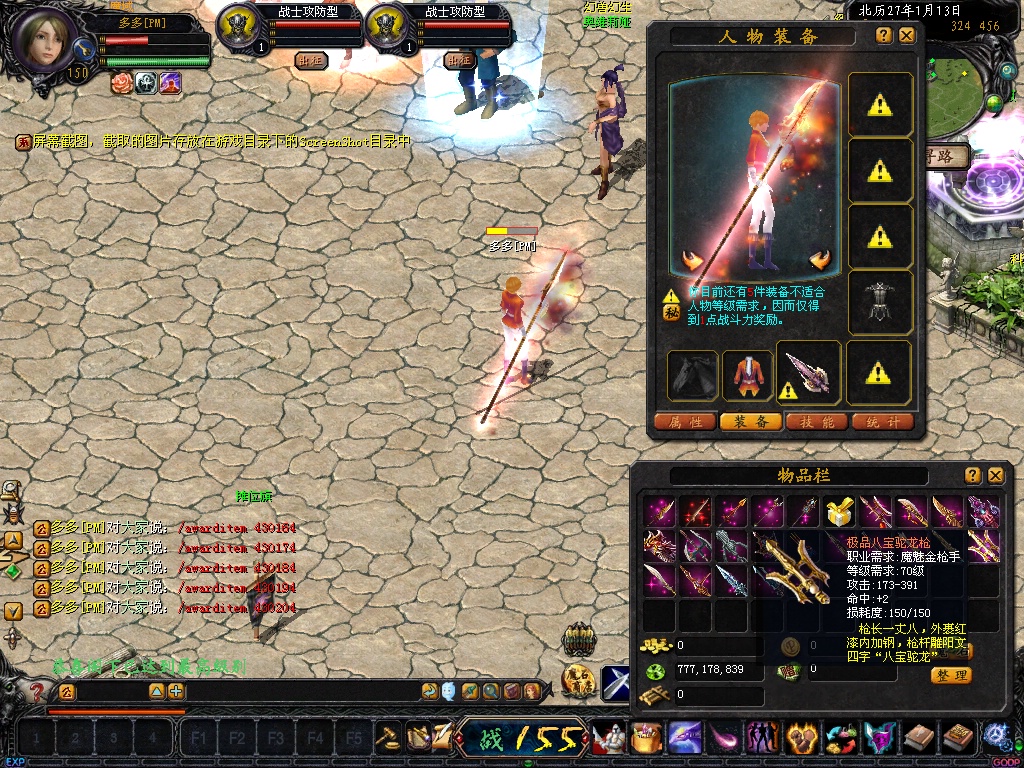Select the 装备 equipment tab
The height and width of the screenshot is (768, 1024).
pyautogui.click(x=751, y=422)
